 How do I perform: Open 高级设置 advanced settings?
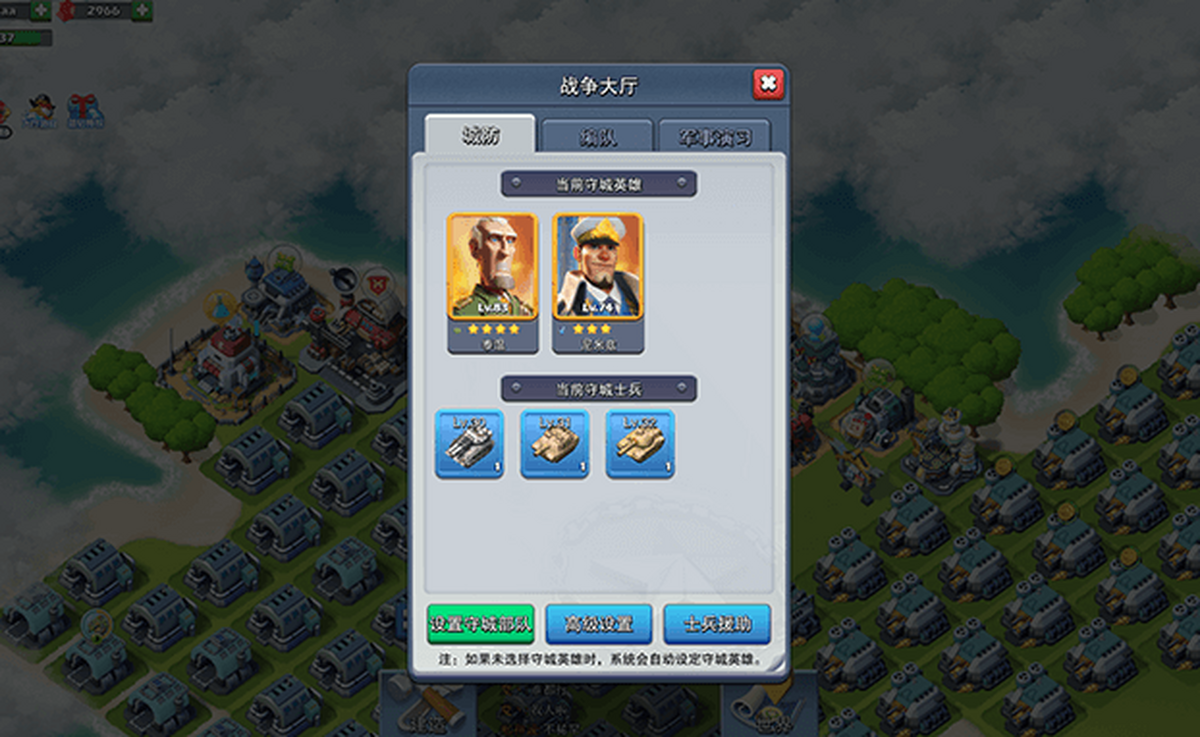point(598,624)
